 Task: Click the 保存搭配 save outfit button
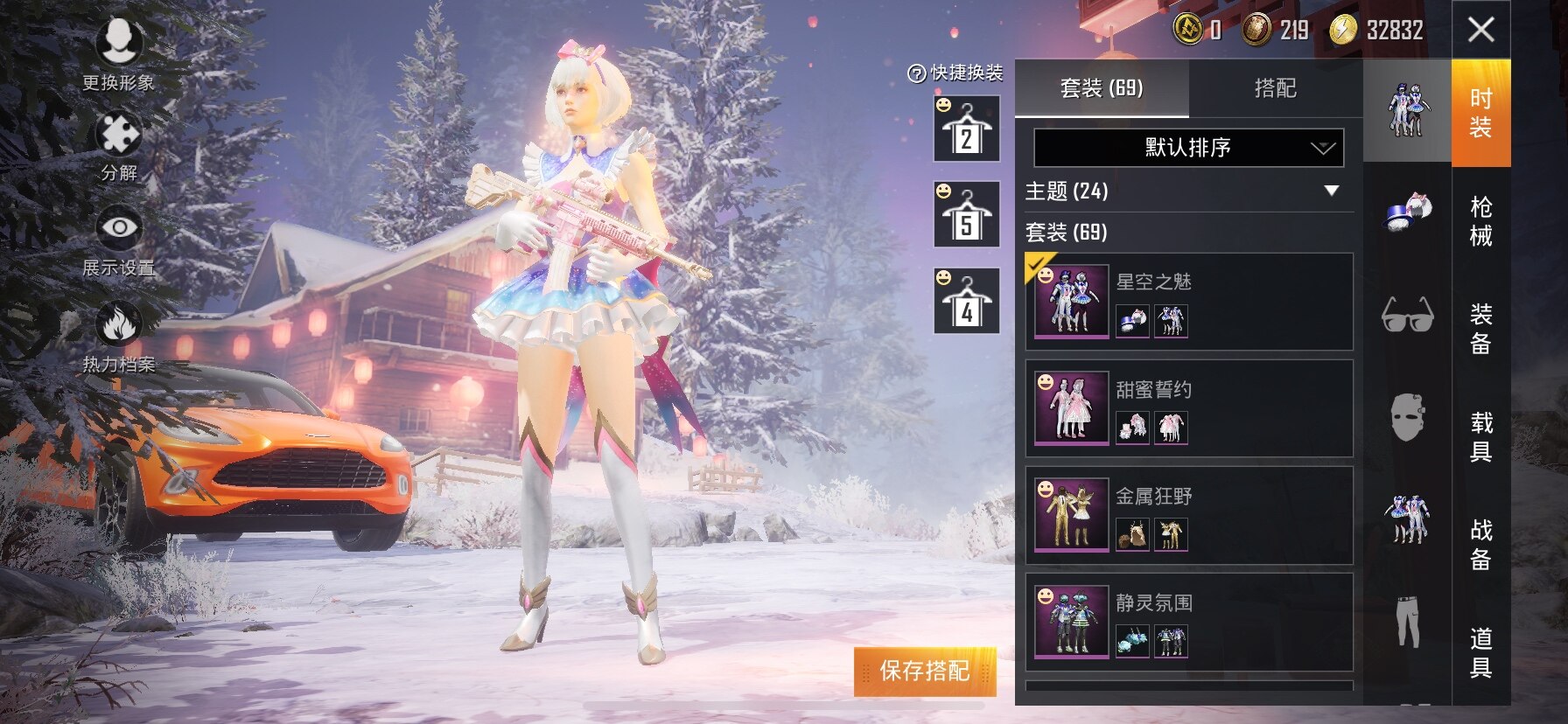924,671
